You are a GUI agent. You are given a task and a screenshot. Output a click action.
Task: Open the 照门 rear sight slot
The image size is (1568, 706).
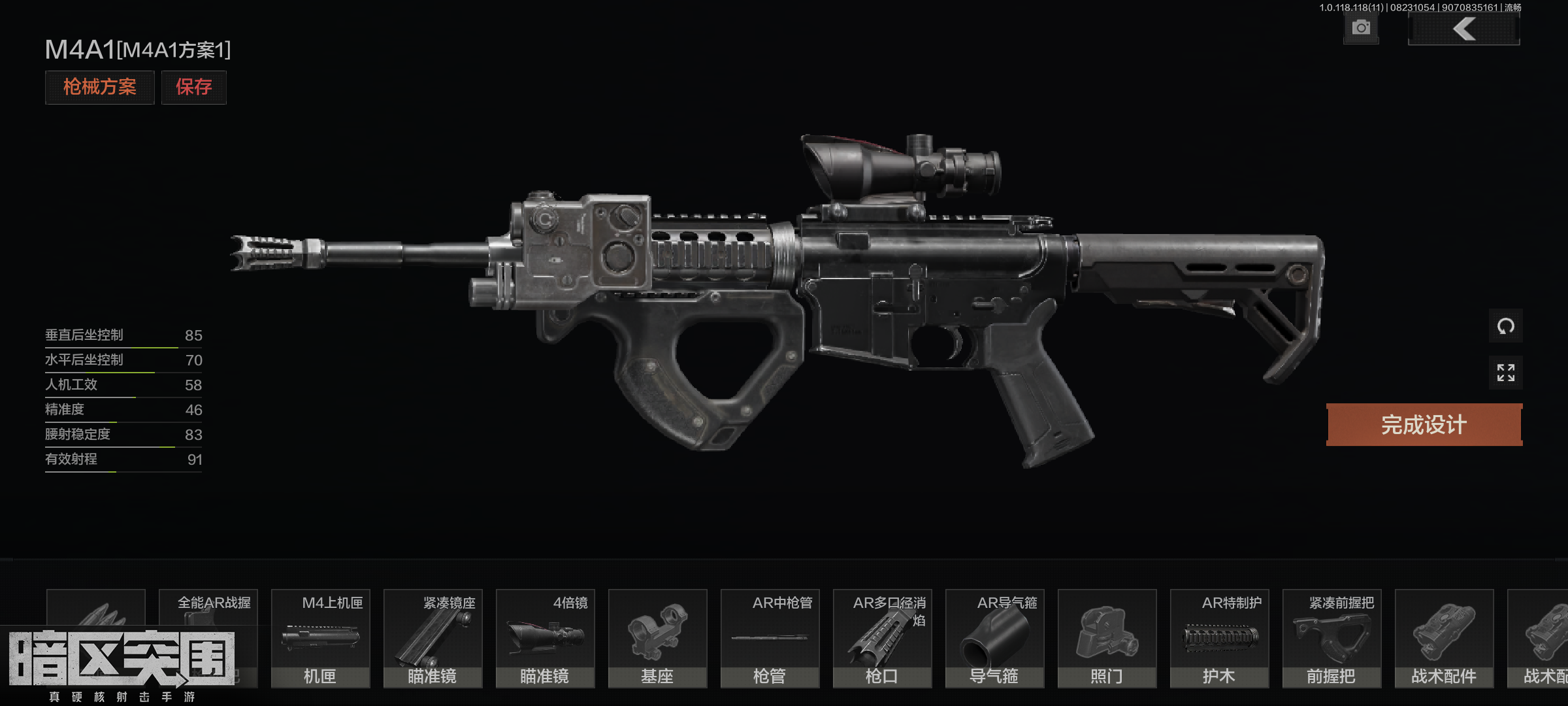coord(1107,638)
